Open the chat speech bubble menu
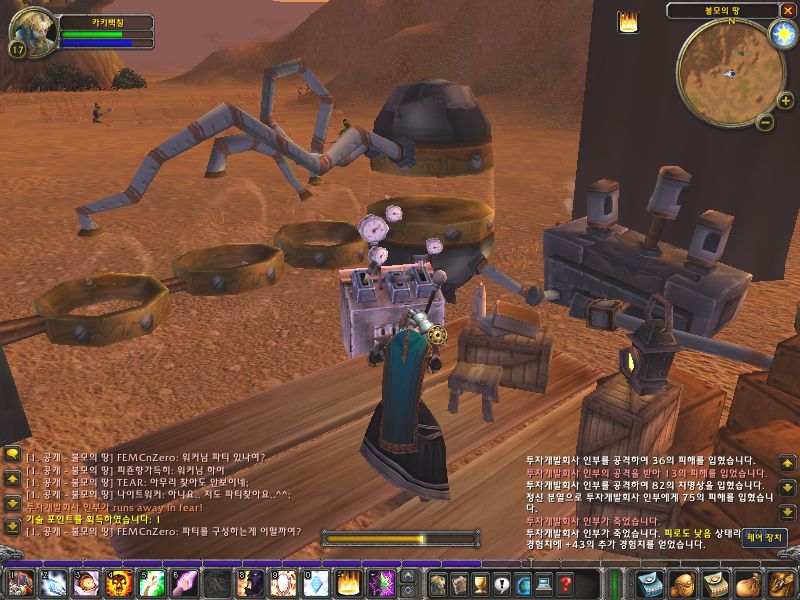The height and width of the screenshot is (600, 800). (13, 454)
